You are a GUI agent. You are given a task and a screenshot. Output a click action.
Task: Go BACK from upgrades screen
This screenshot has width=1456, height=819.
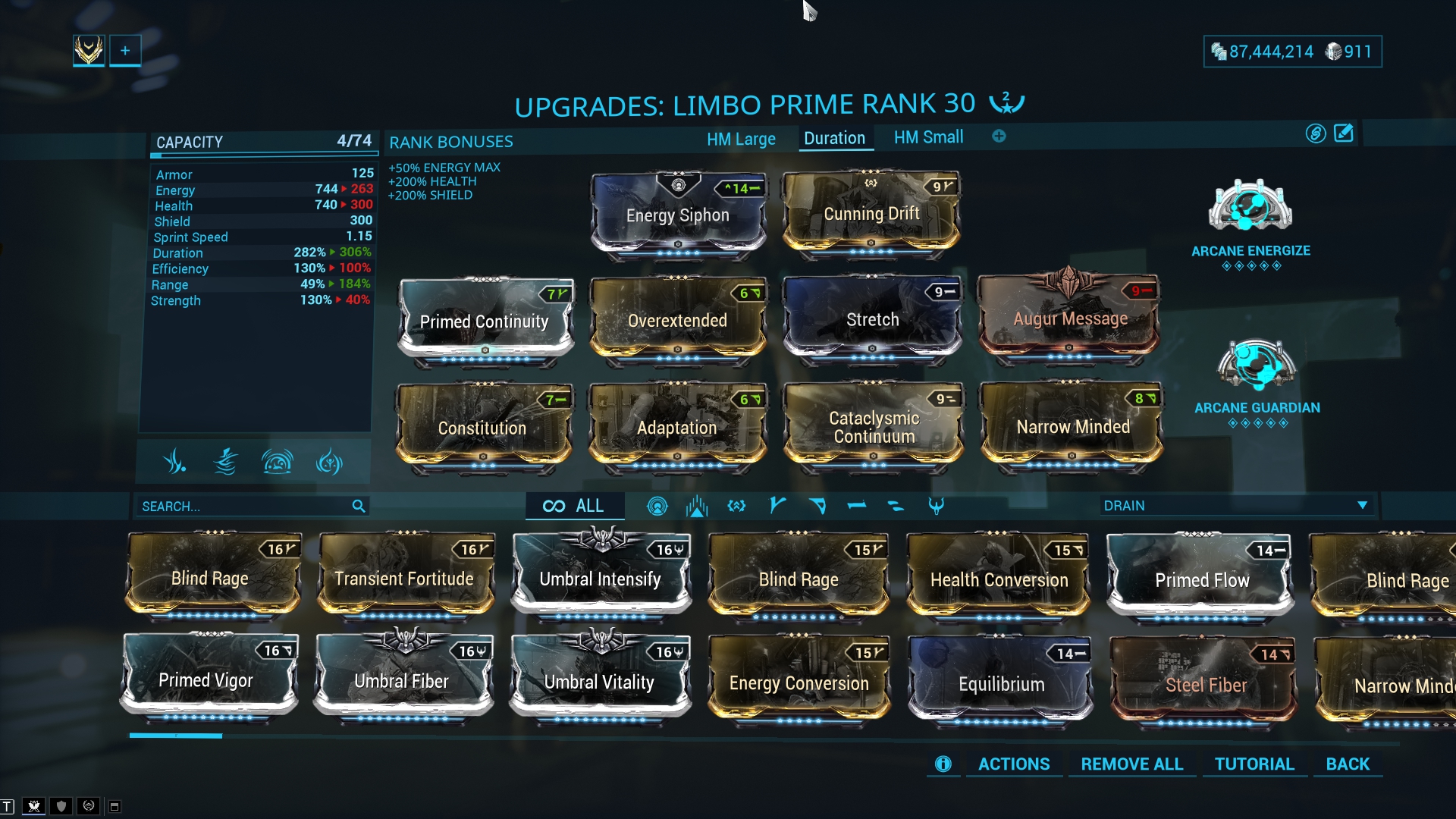pos(1348,764)
